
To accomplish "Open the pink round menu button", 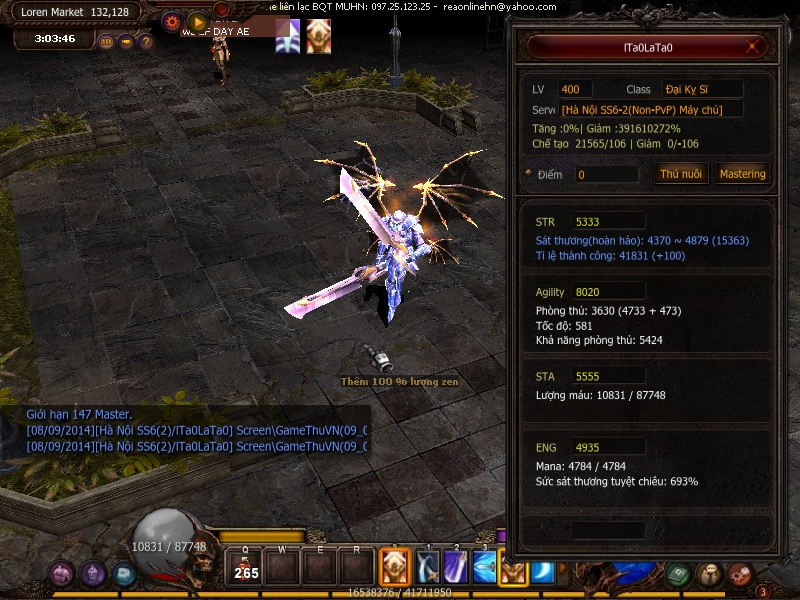I will pos(63,574).
